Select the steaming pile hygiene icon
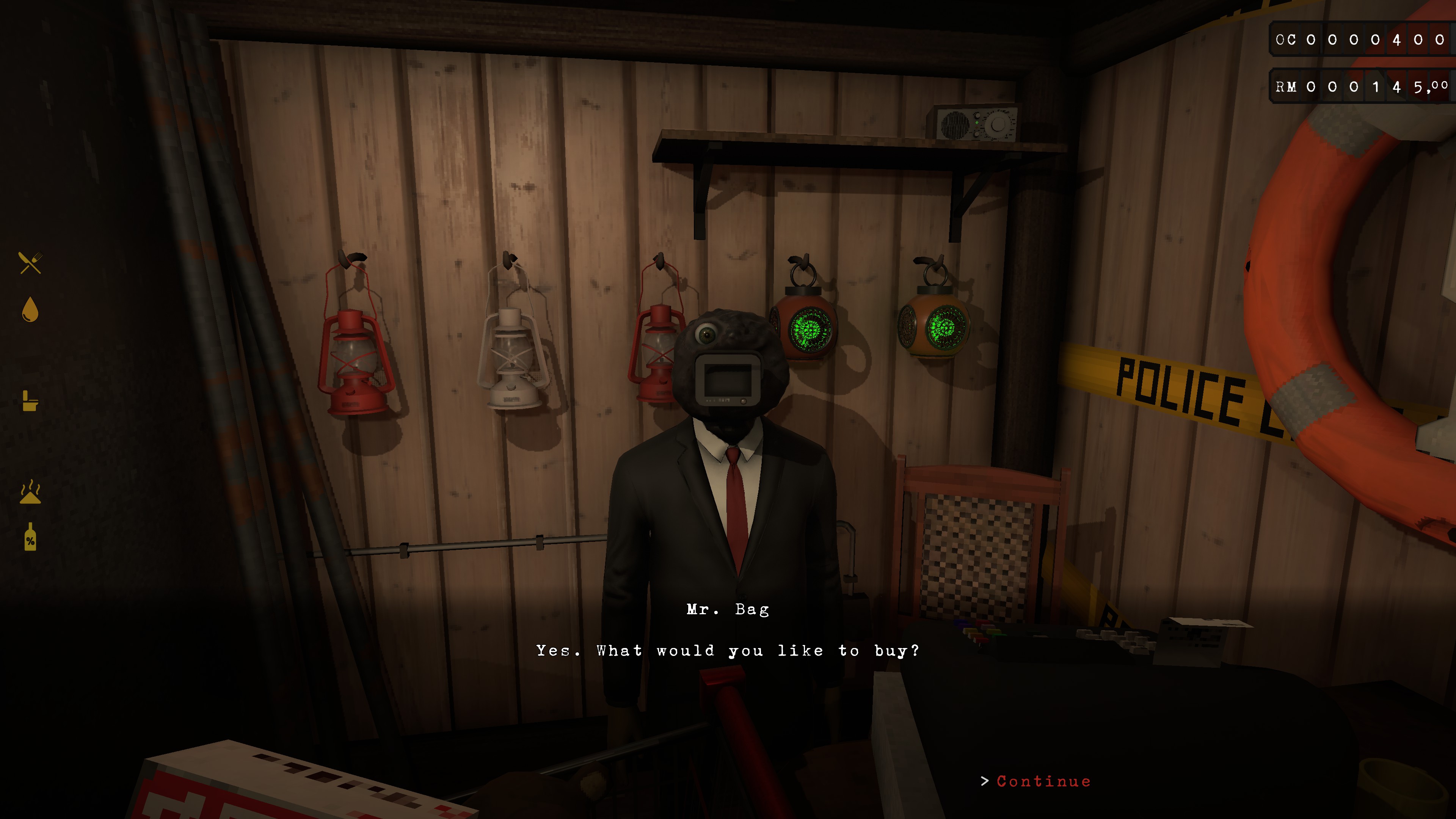 [30, 492]
